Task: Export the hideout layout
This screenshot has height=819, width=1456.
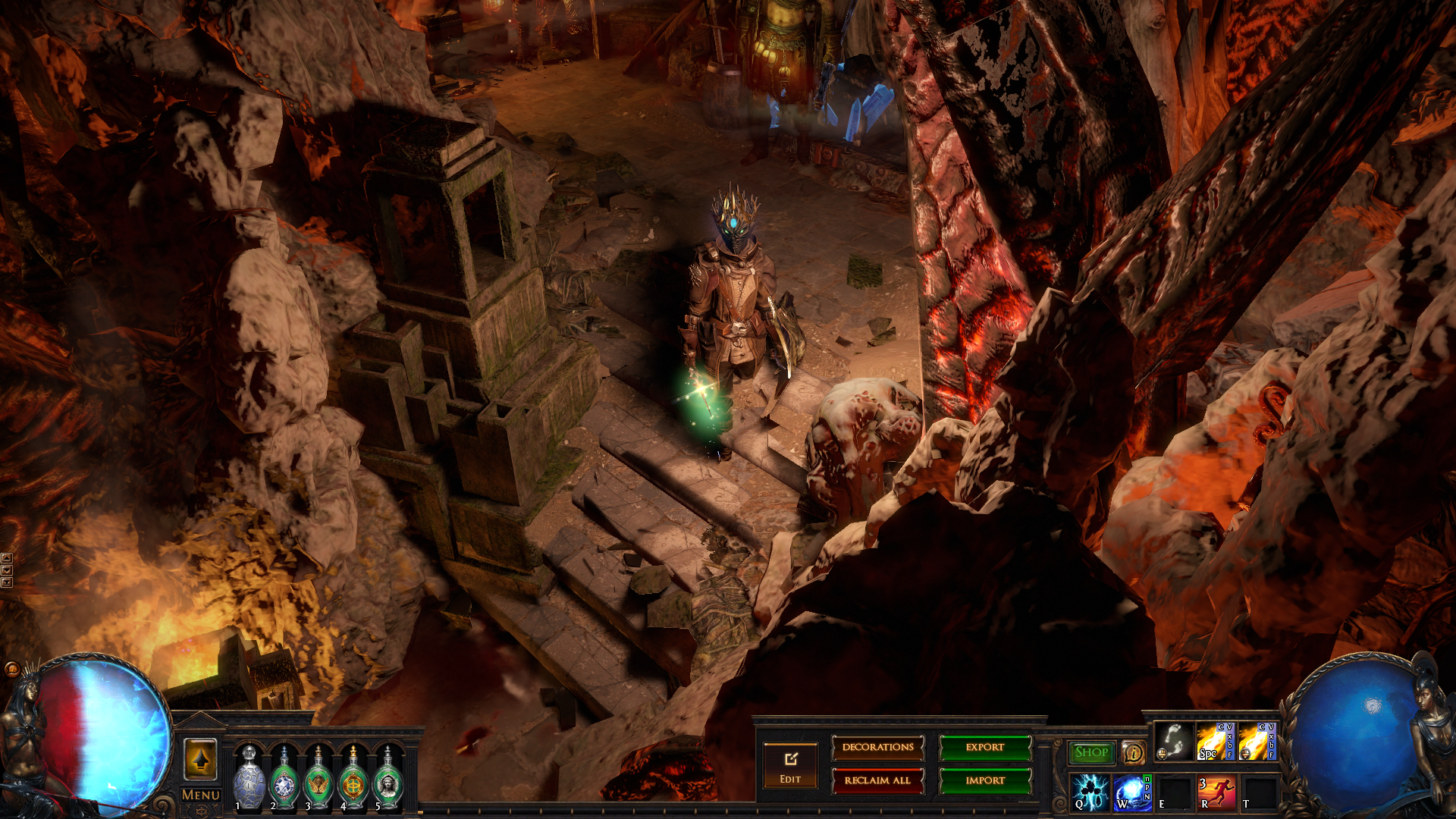Action: 985,748
